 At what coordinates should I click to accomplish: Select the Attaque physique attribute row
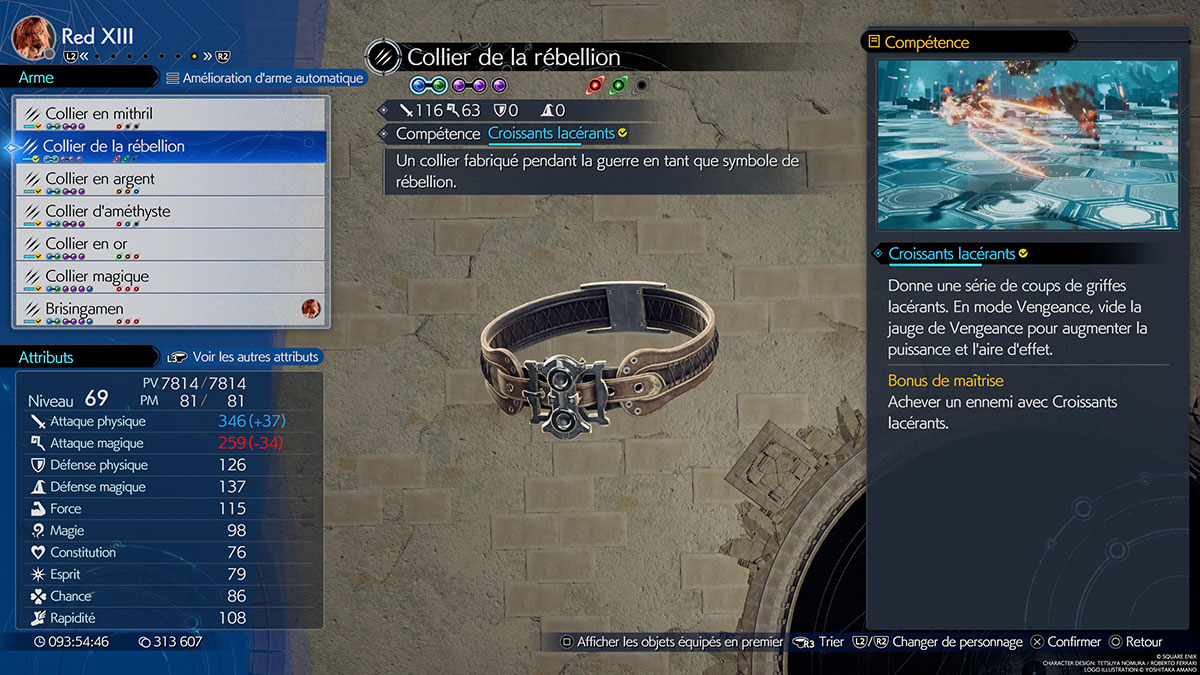click(x=170, y=421)
